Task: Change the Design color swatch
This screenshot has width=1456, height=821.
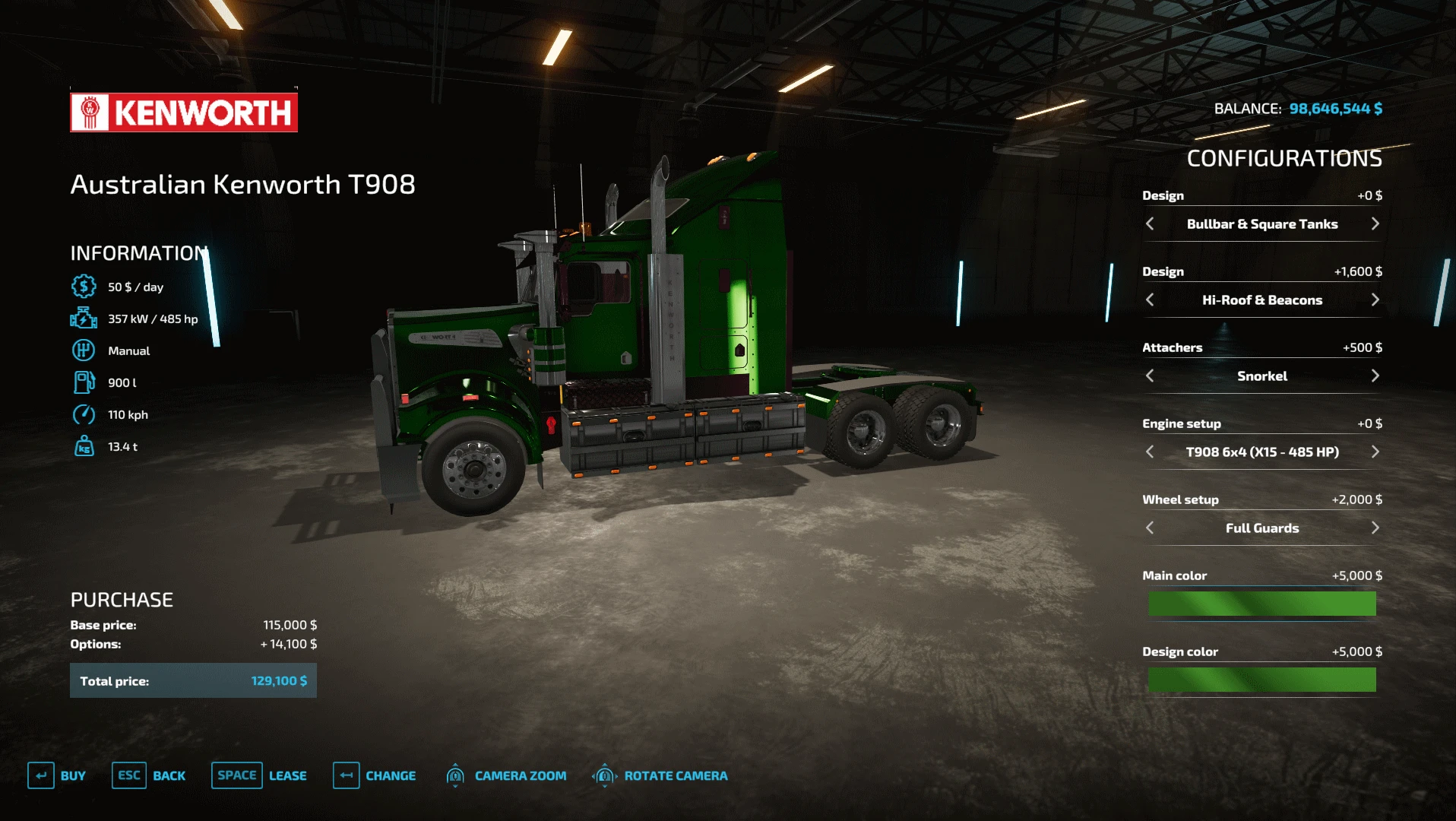Action: pyautogui.click(x=1261, y=679)
